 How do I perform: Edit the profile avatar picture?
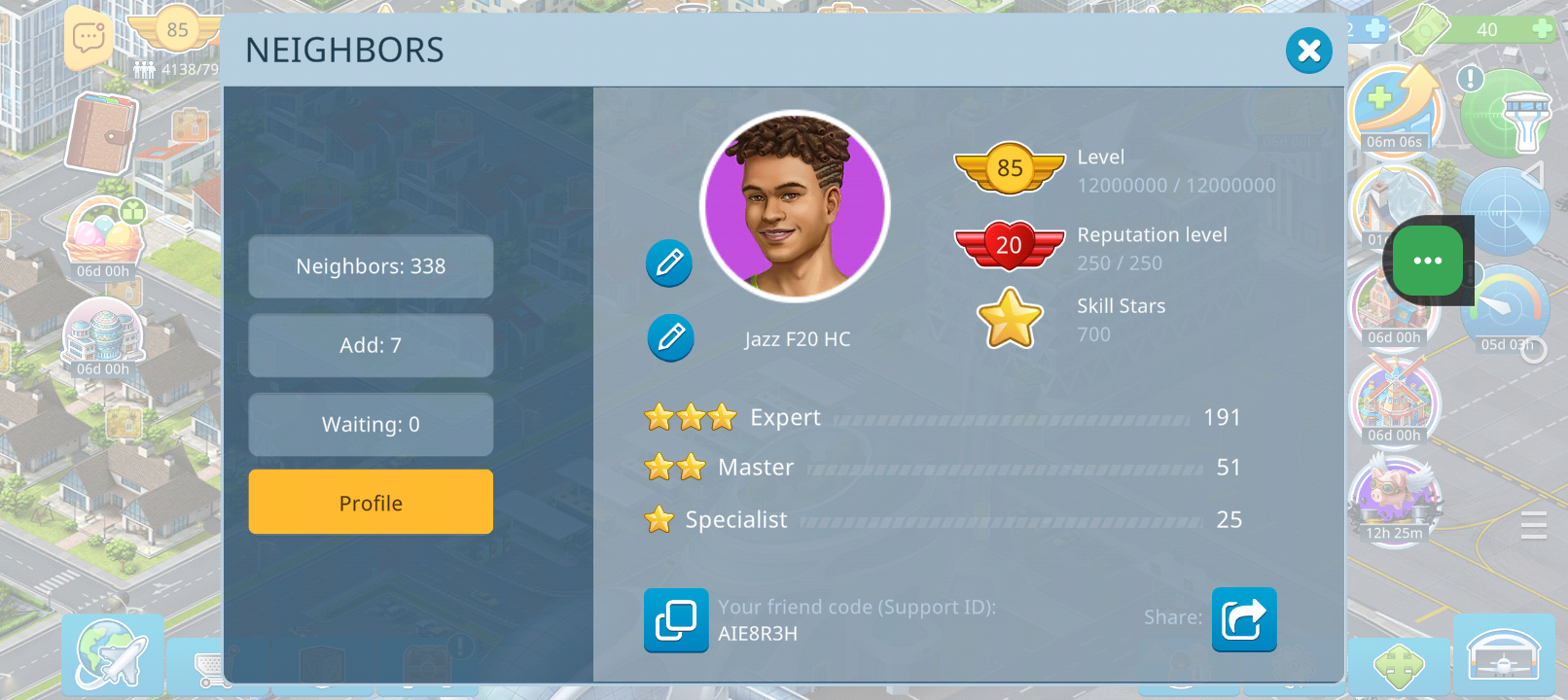point(669,262)
